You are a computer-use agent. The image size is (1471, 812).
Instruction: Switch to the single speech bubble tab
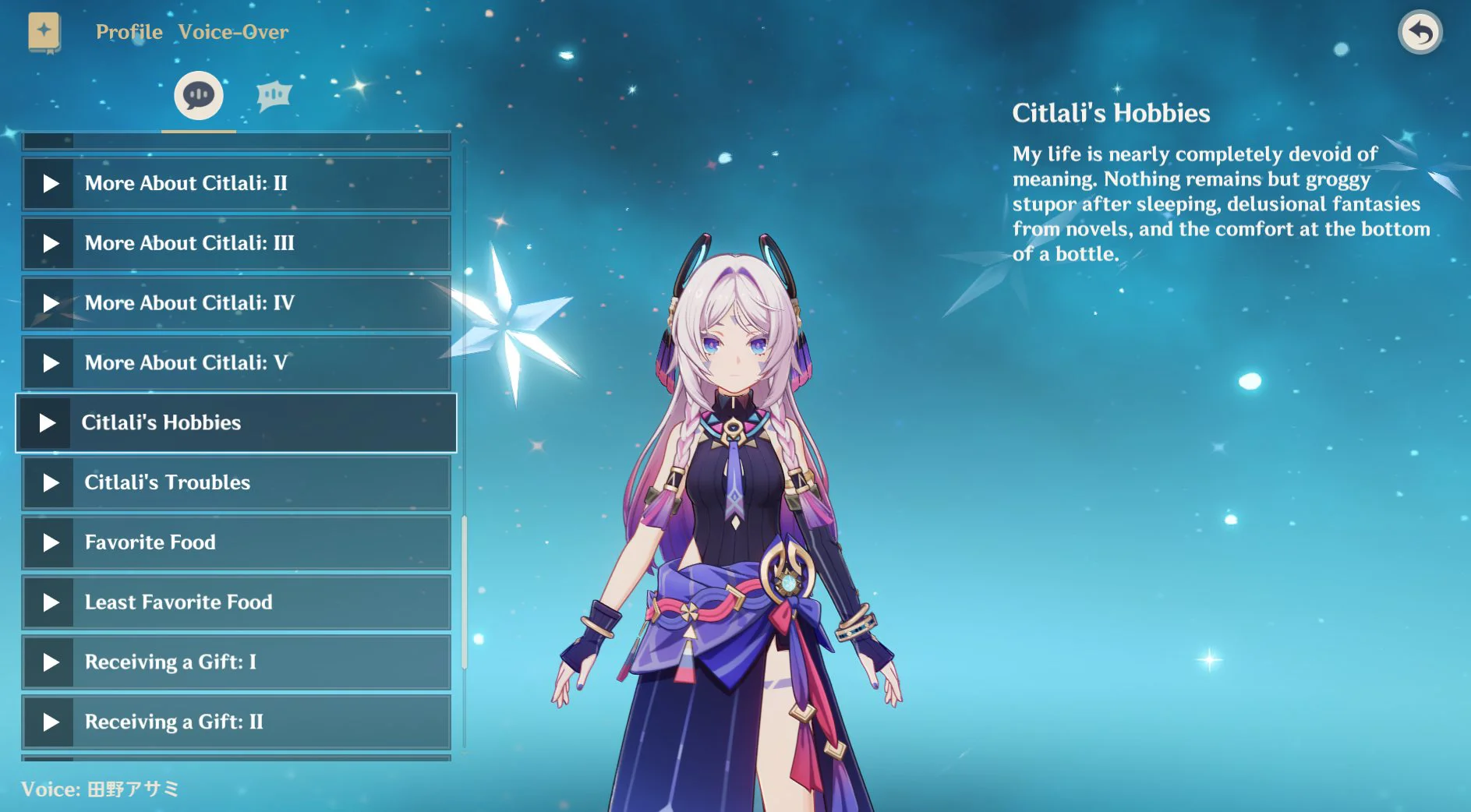click(x=199, y=96)
